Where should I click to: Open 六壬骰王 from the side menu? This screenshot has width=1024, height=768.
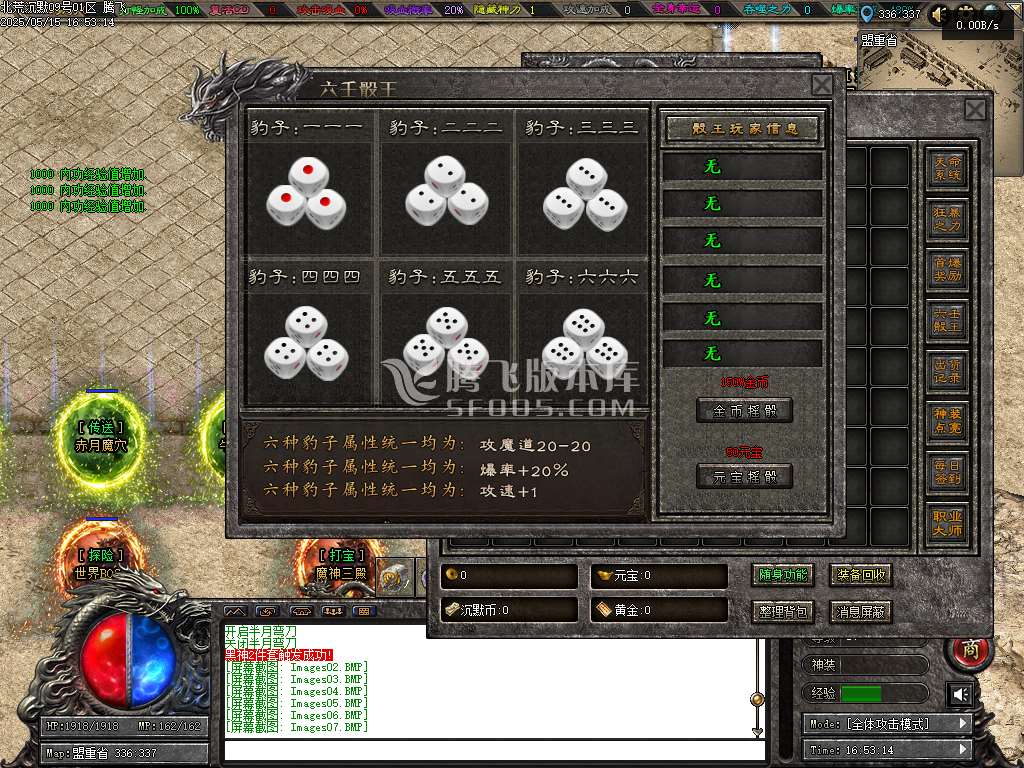click(947, 321)
